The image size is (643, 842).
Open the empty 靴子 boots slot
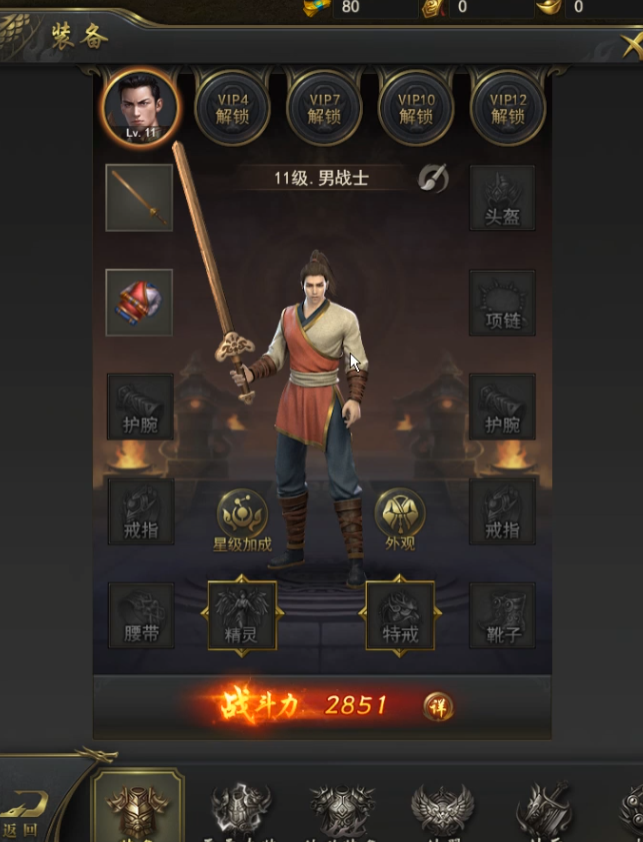pyautogui.click(x=502, y=615)
